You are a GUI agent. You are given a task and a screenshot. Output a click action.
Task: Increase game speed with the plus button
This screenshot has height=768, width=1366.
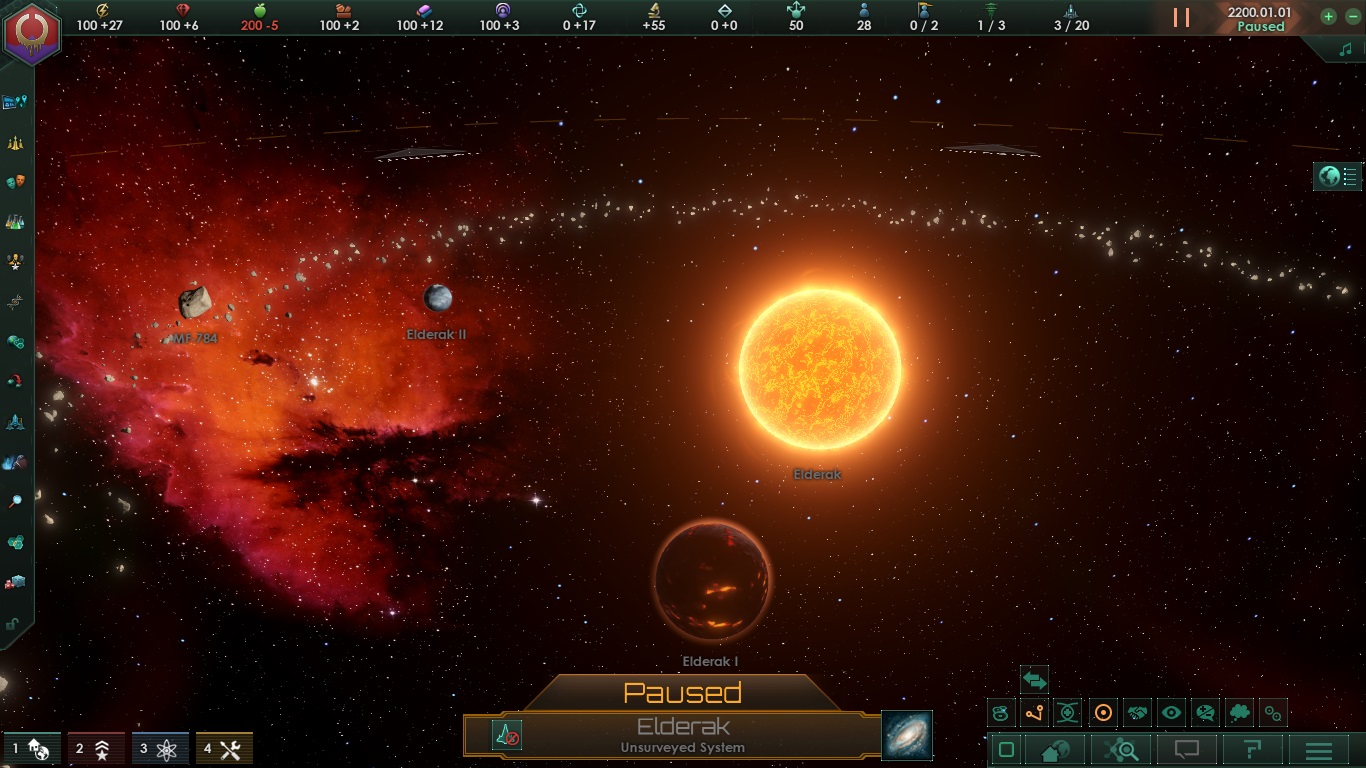tap(1328, 16)
